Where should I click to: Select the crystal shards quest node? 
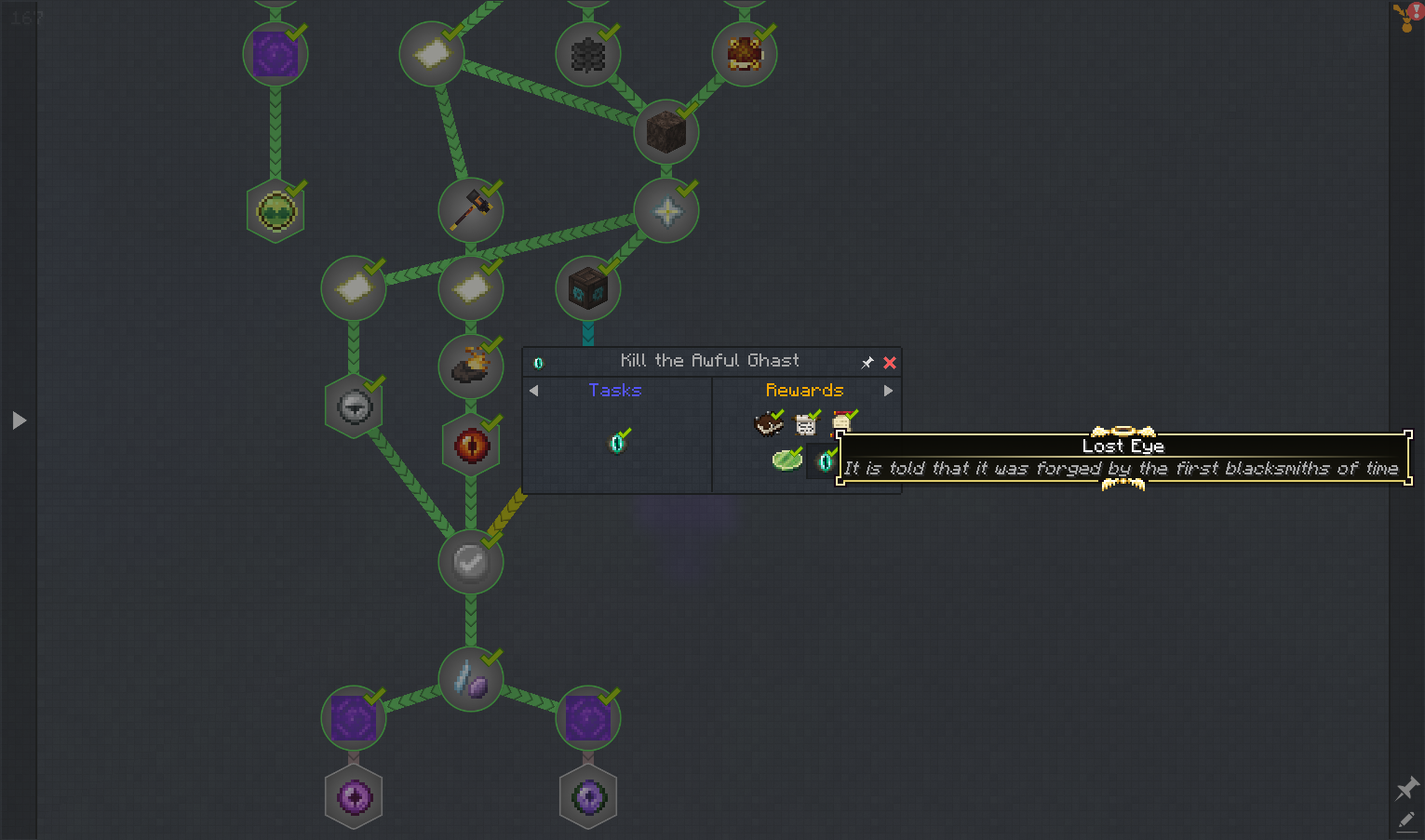[x=471, y=679]
